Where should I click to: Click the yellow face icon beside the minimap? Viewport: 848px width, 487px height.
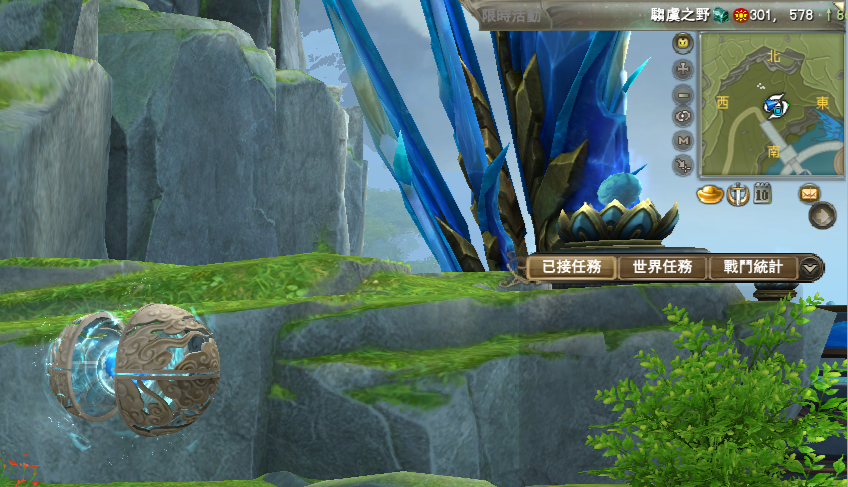(684, 45)
